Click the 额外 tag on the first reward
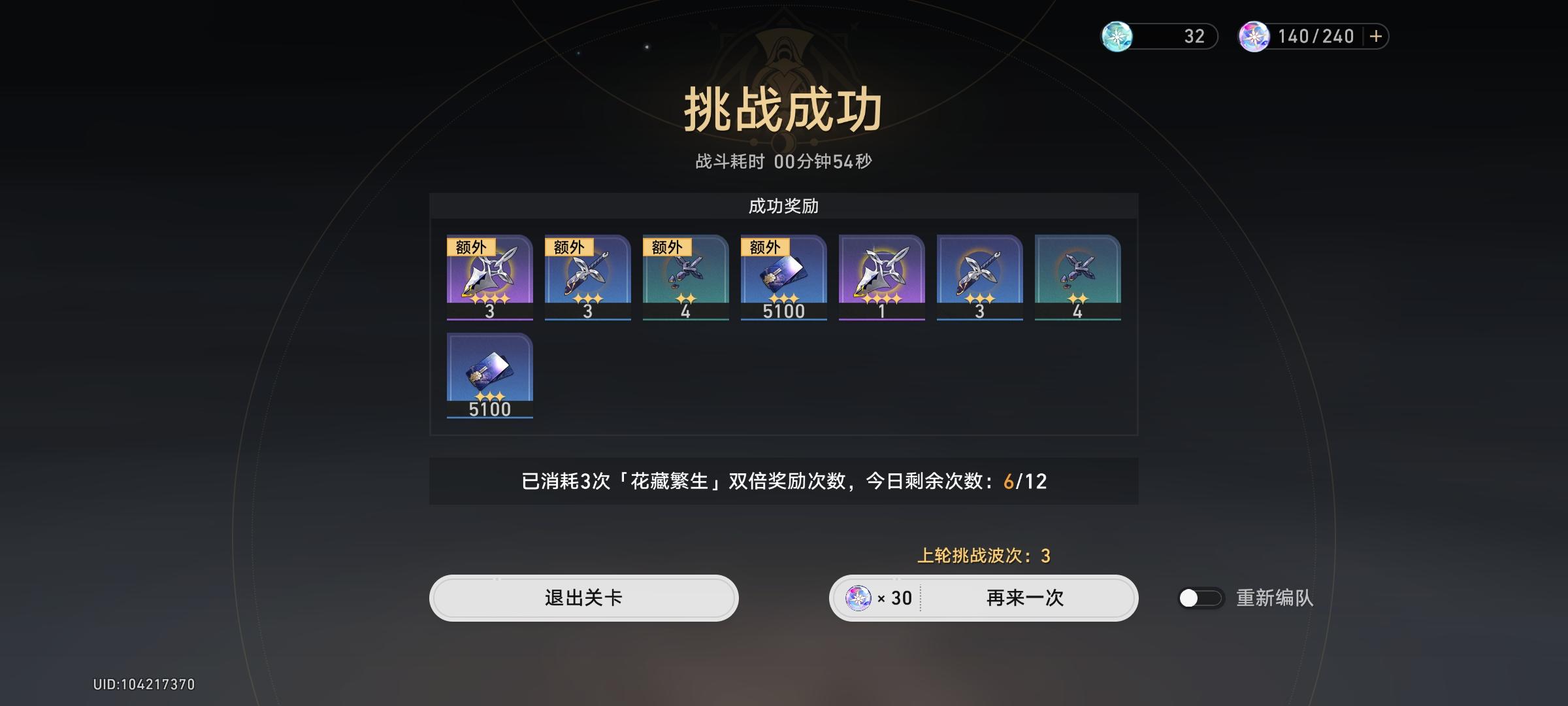Image resolution: width=1568 pixels, height=706 pixels. coord(472,248)
